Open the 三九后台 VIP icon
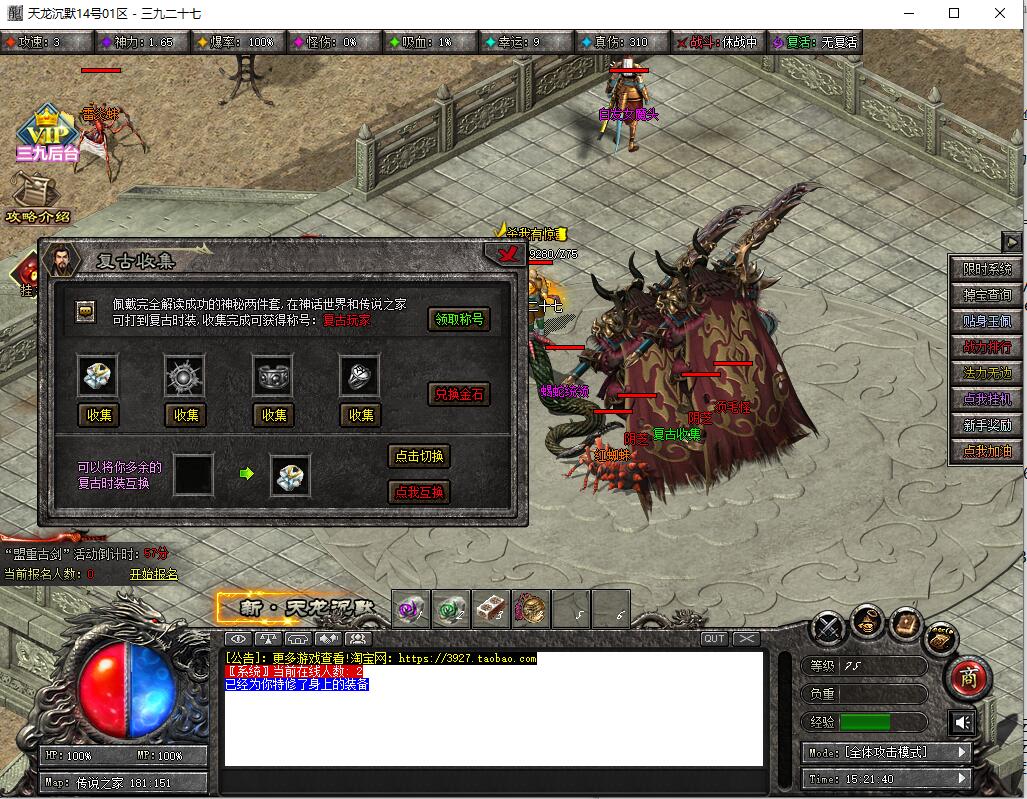Screen dimensions: 1027x799 48,135
